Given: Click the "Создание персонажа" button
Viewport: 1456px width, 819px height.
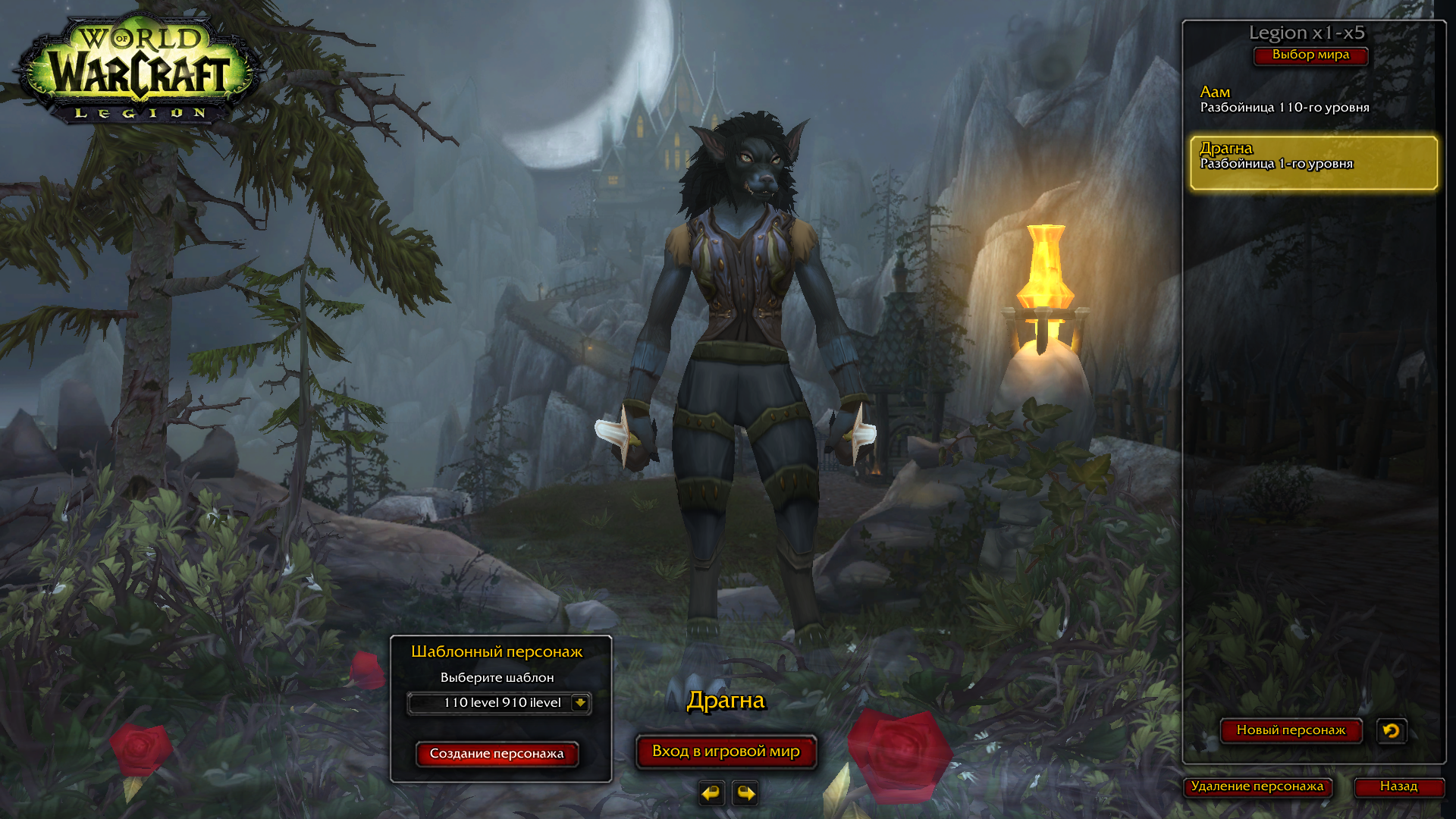Looking at the screenshot, I should (497, 754).
